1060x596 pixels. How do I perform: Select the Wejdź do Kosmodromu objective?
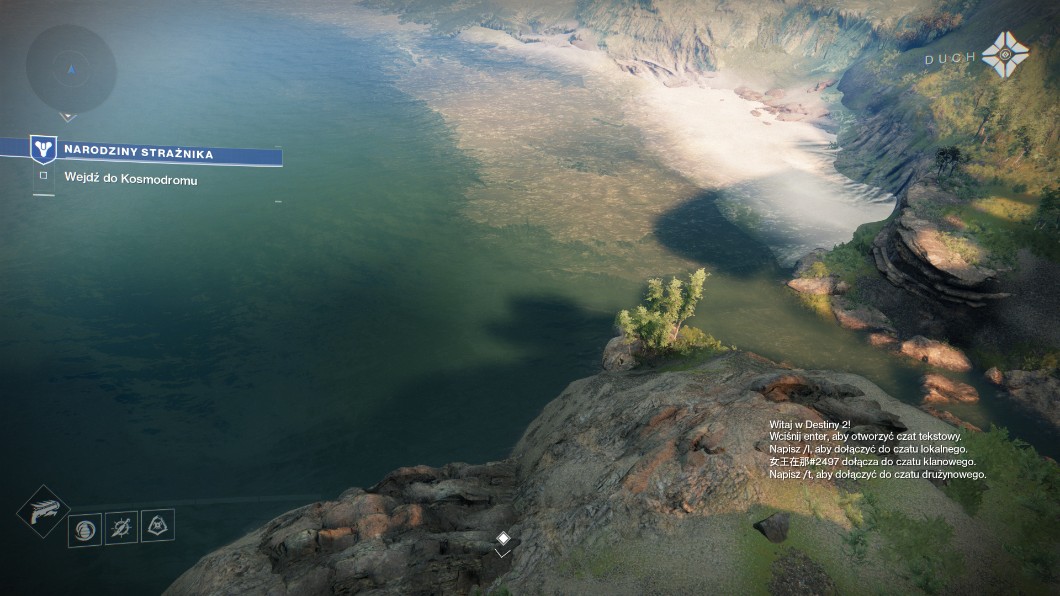click(131, 180)
